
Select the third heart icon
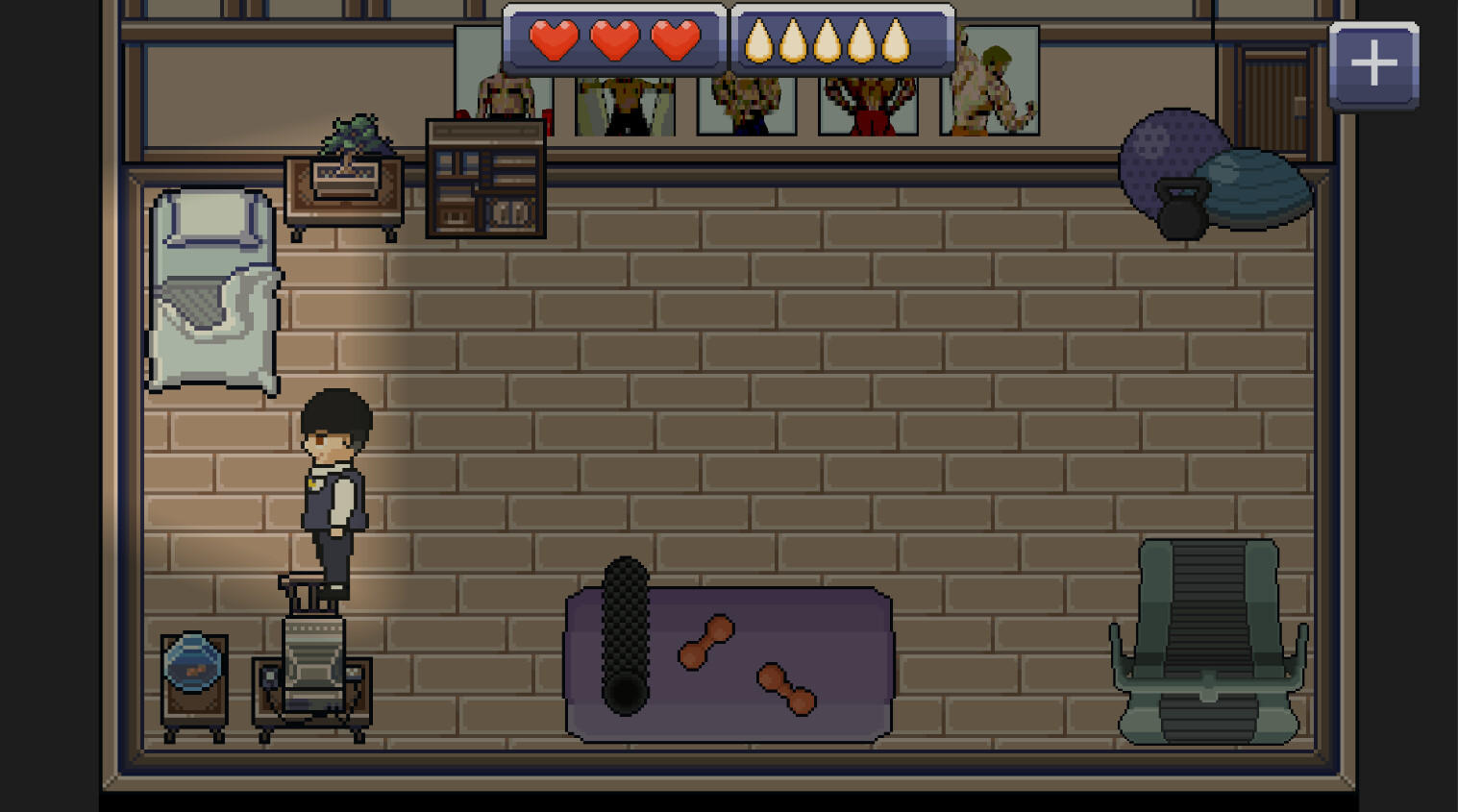(675, 40)
